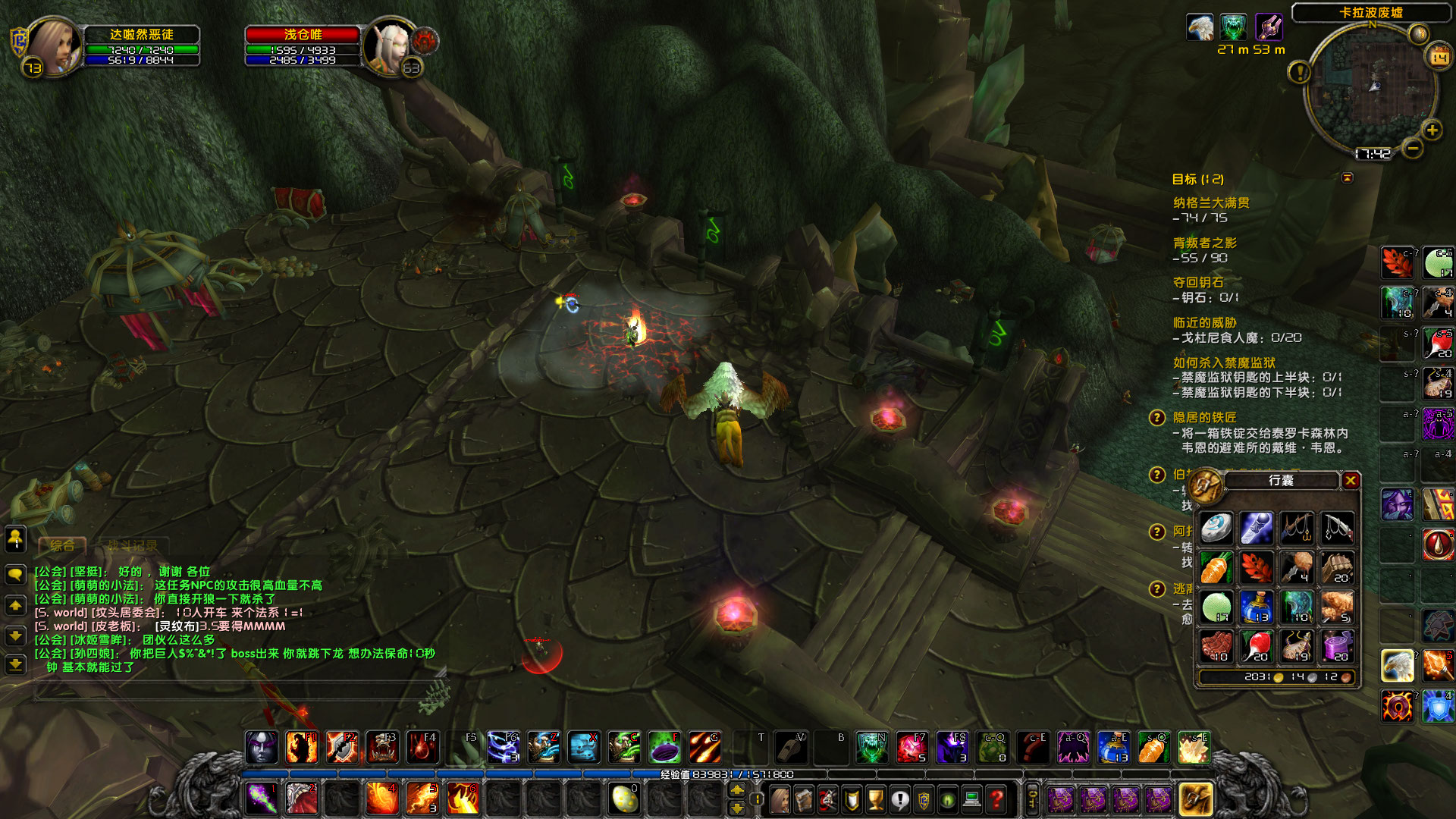Open the help menu red question mark icon
This screenshot has height=819, width=1456.
[x=994, y=800]
